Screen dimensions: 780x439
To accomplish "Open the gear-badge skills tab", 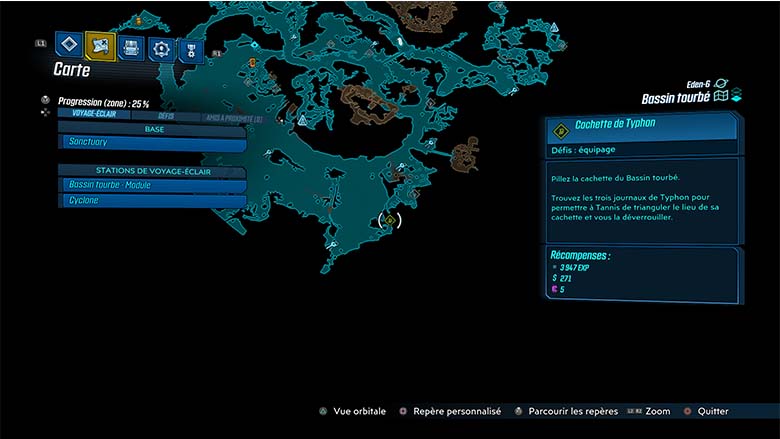I will [x=160, y=47].
